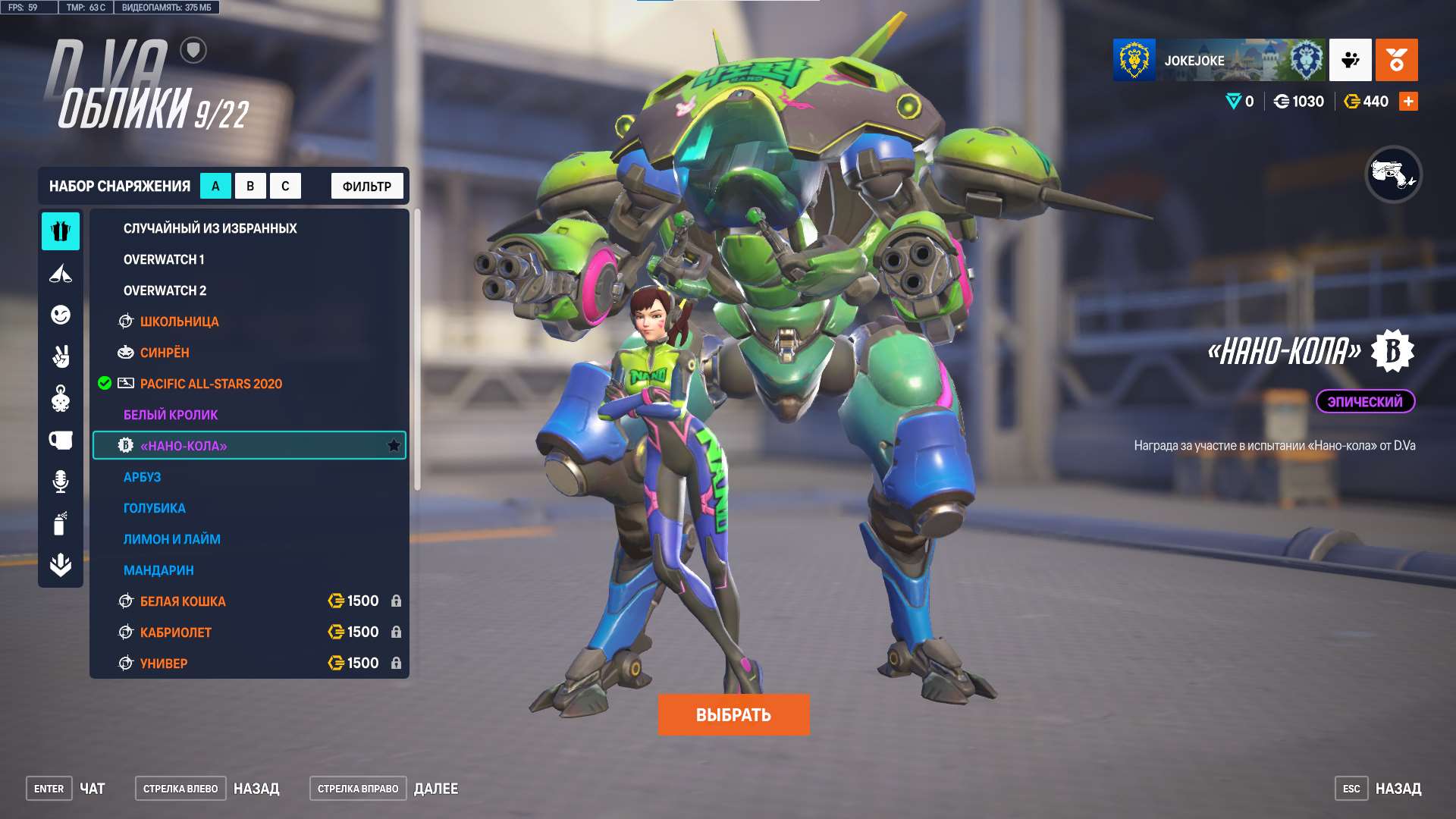Select the БЕЛЫЙ КРОЛИК skin
Screen dimensions: 1456x819
point(170,414)
